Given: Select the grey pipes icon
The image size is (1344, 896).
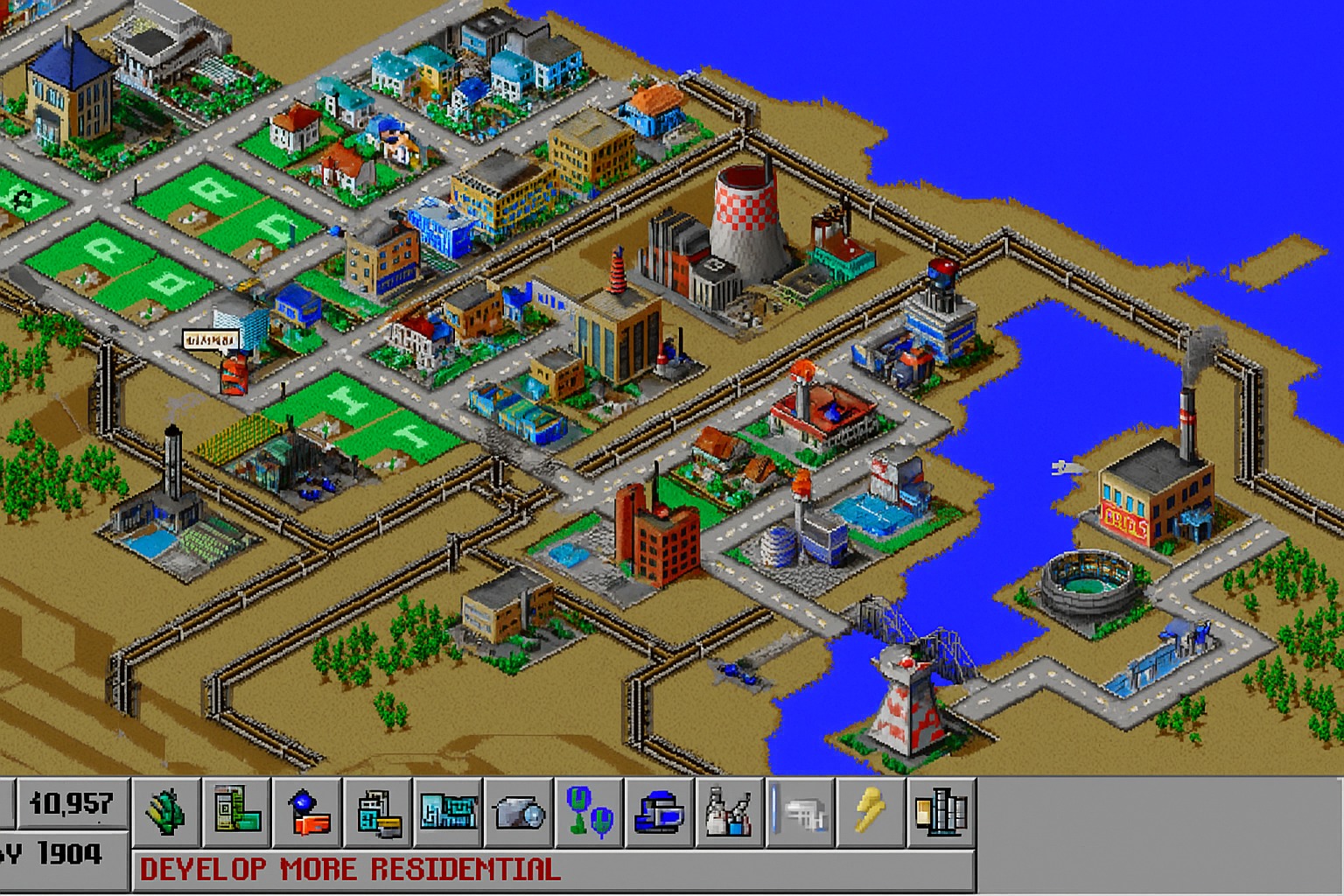Looking at the screenshot, I should [801, 812].
